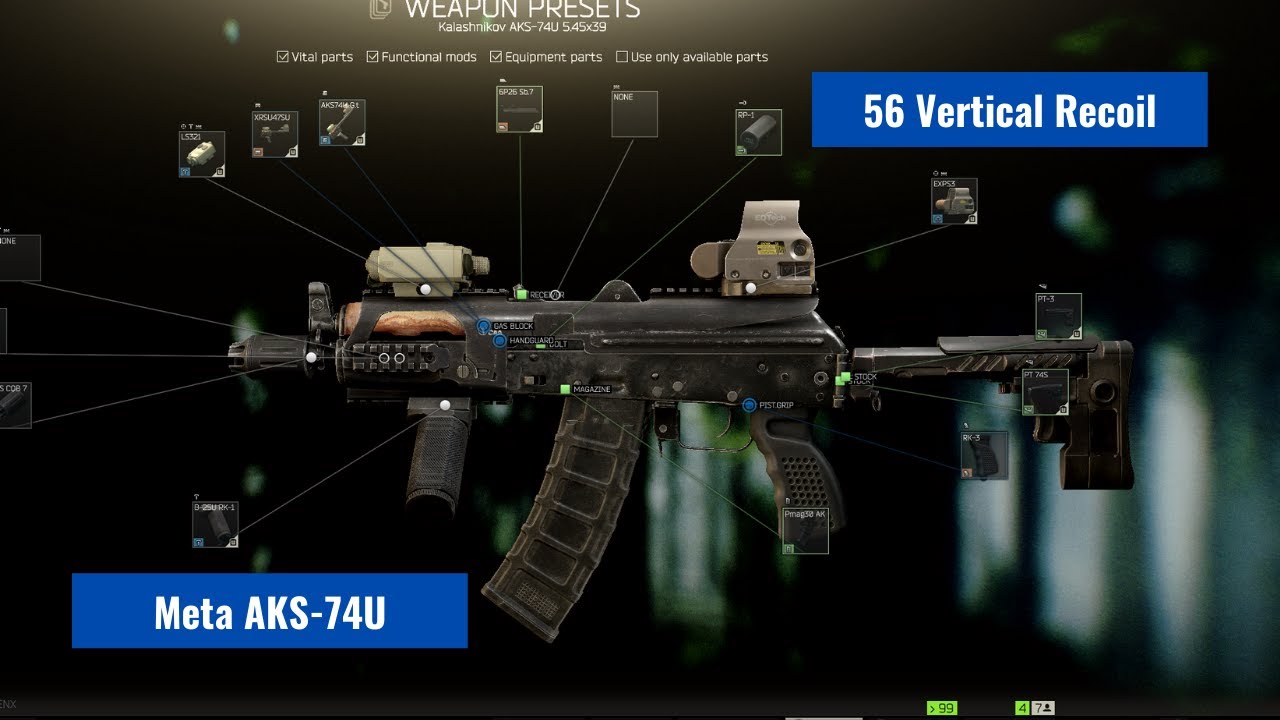Image resolution: width=1280 pixels, height=720 pixels.
Task: Uncheck the Equipment parts checkbox
Action: [x=497, y=57]
